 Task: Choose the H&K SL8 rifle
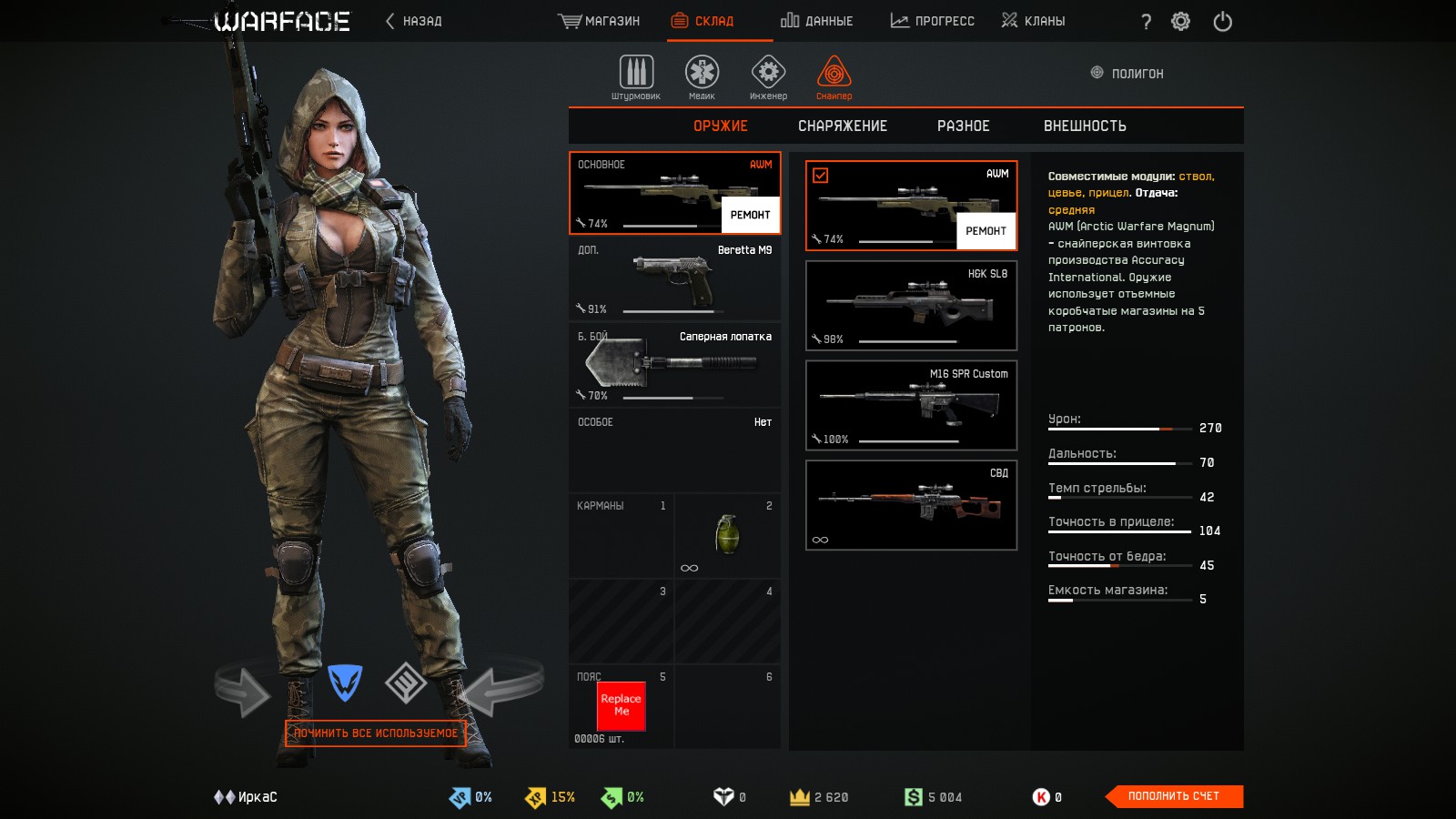tap(911, 306)
